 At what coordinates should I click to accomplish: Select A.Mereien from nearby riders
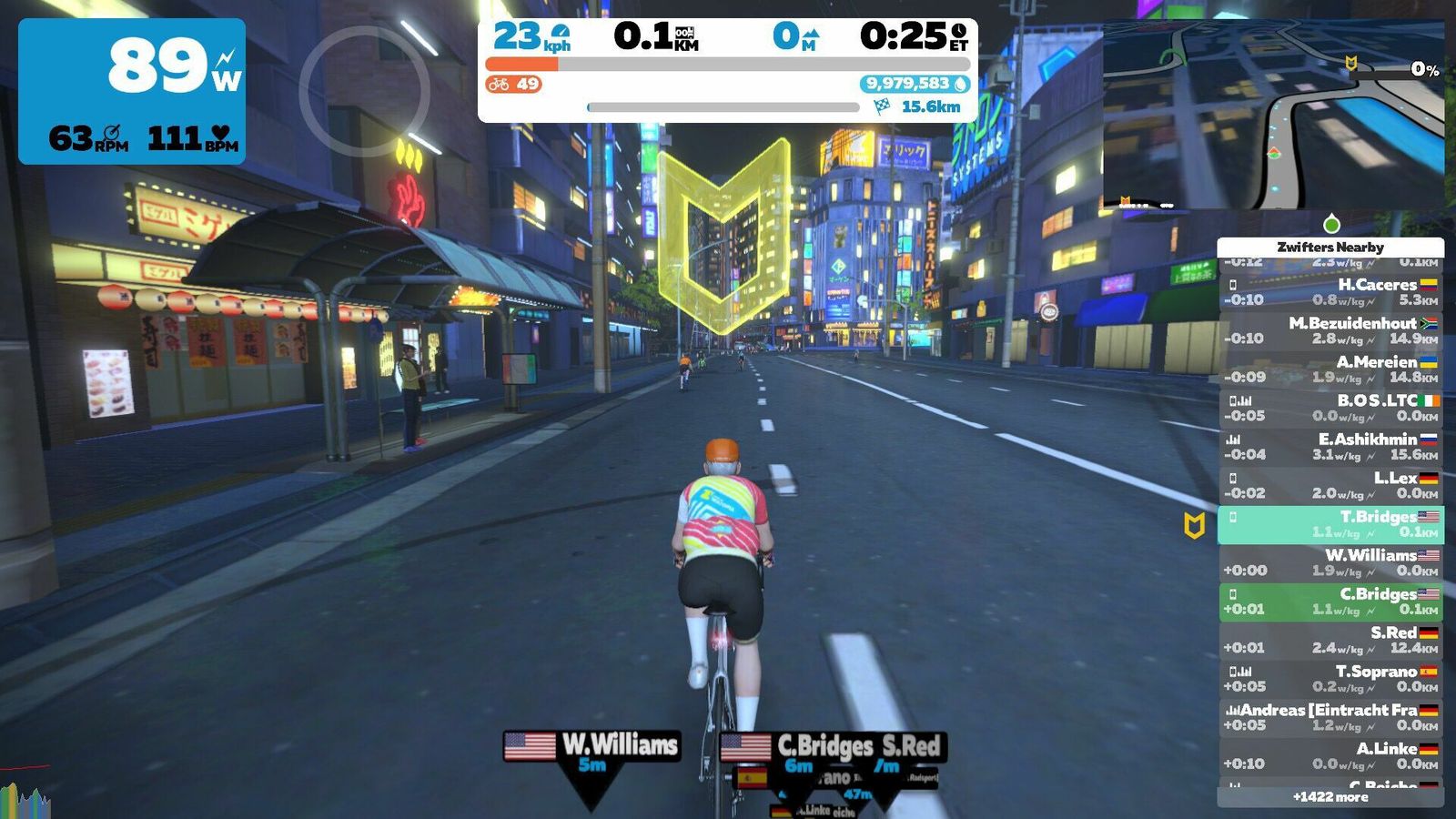pyautogui.click(x=1330, y=369)
